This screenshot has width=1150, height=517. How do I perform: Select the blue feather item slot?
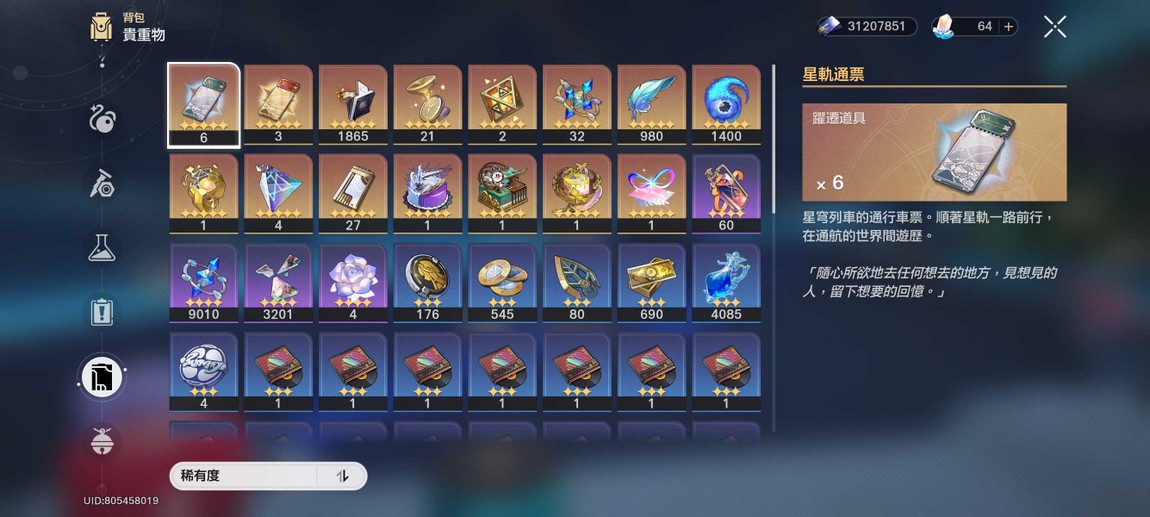651,104
